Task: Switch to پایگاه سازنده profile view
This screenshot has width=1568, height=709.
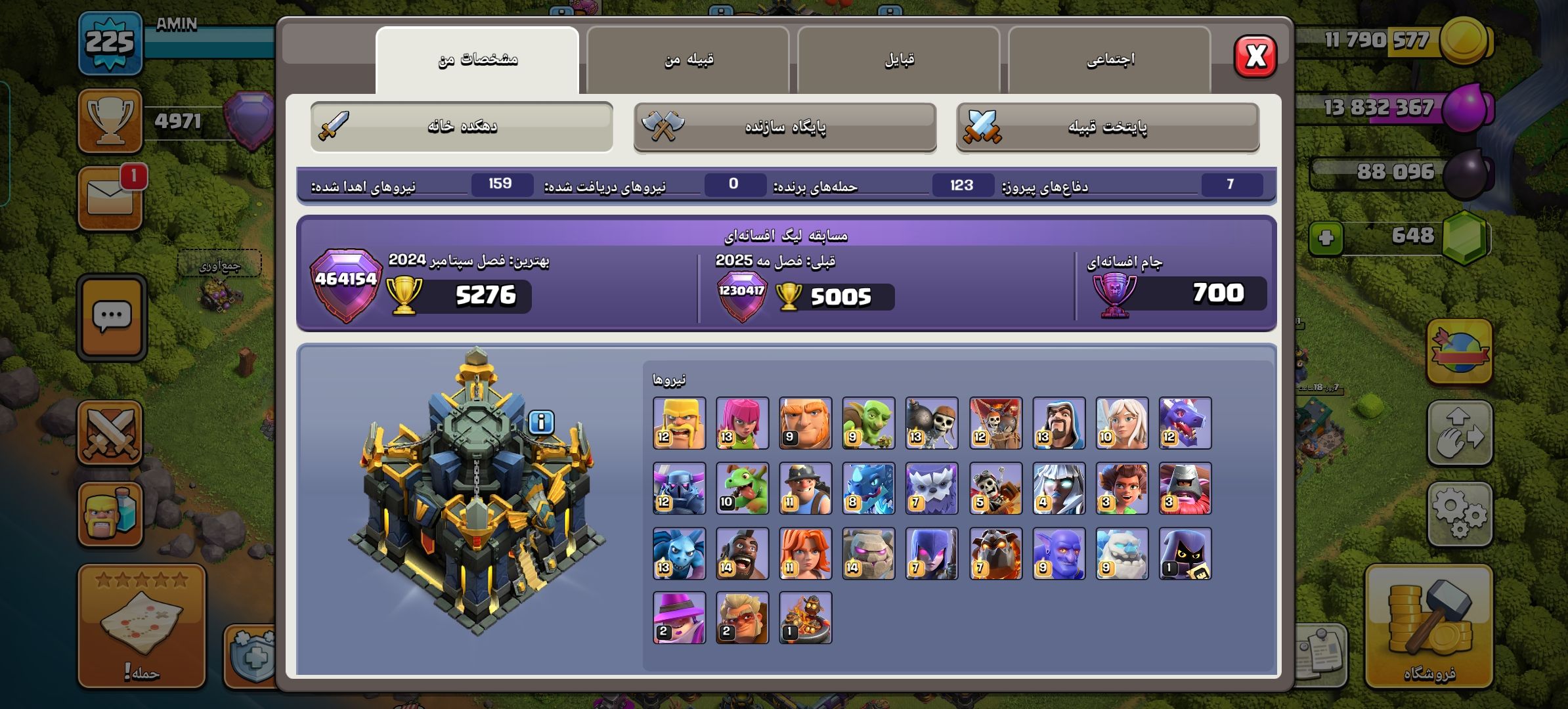Action: (x=785, y=127)
